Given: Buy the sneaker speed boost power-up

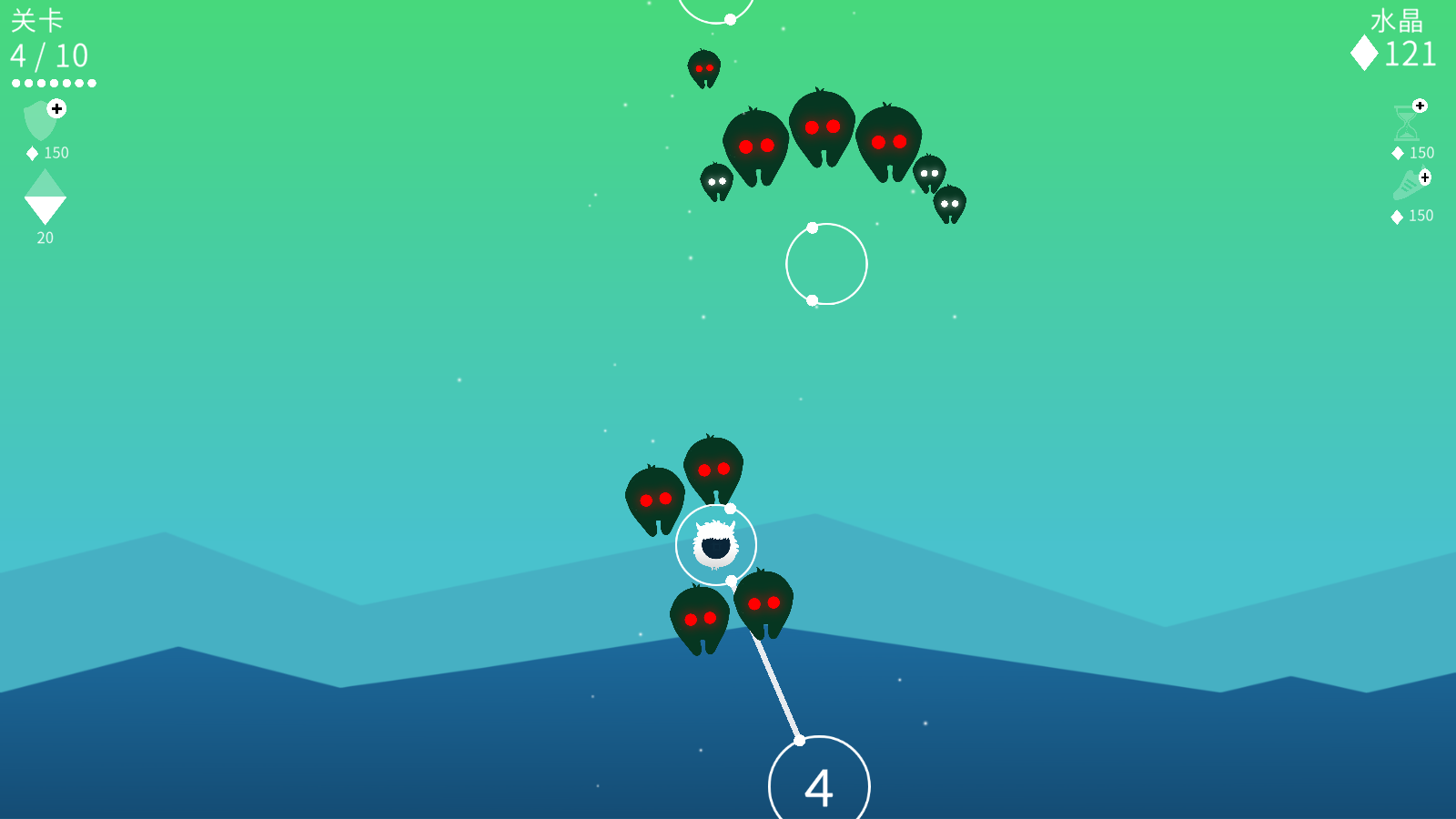Looking at the screenshot, I should click(x=1410, y=186).
